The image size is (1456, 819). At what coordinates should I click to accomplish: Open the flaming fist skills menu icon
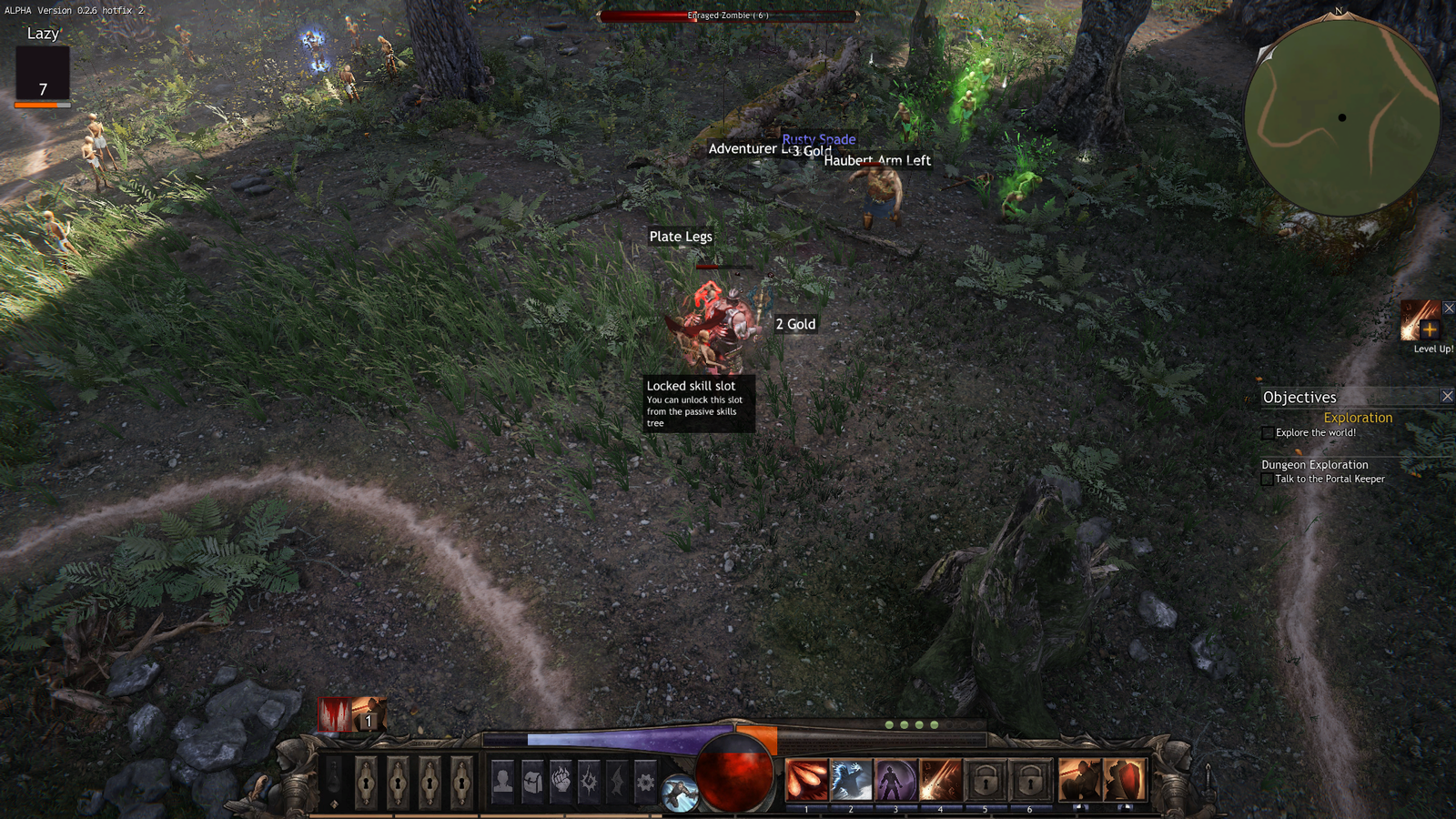561,781
